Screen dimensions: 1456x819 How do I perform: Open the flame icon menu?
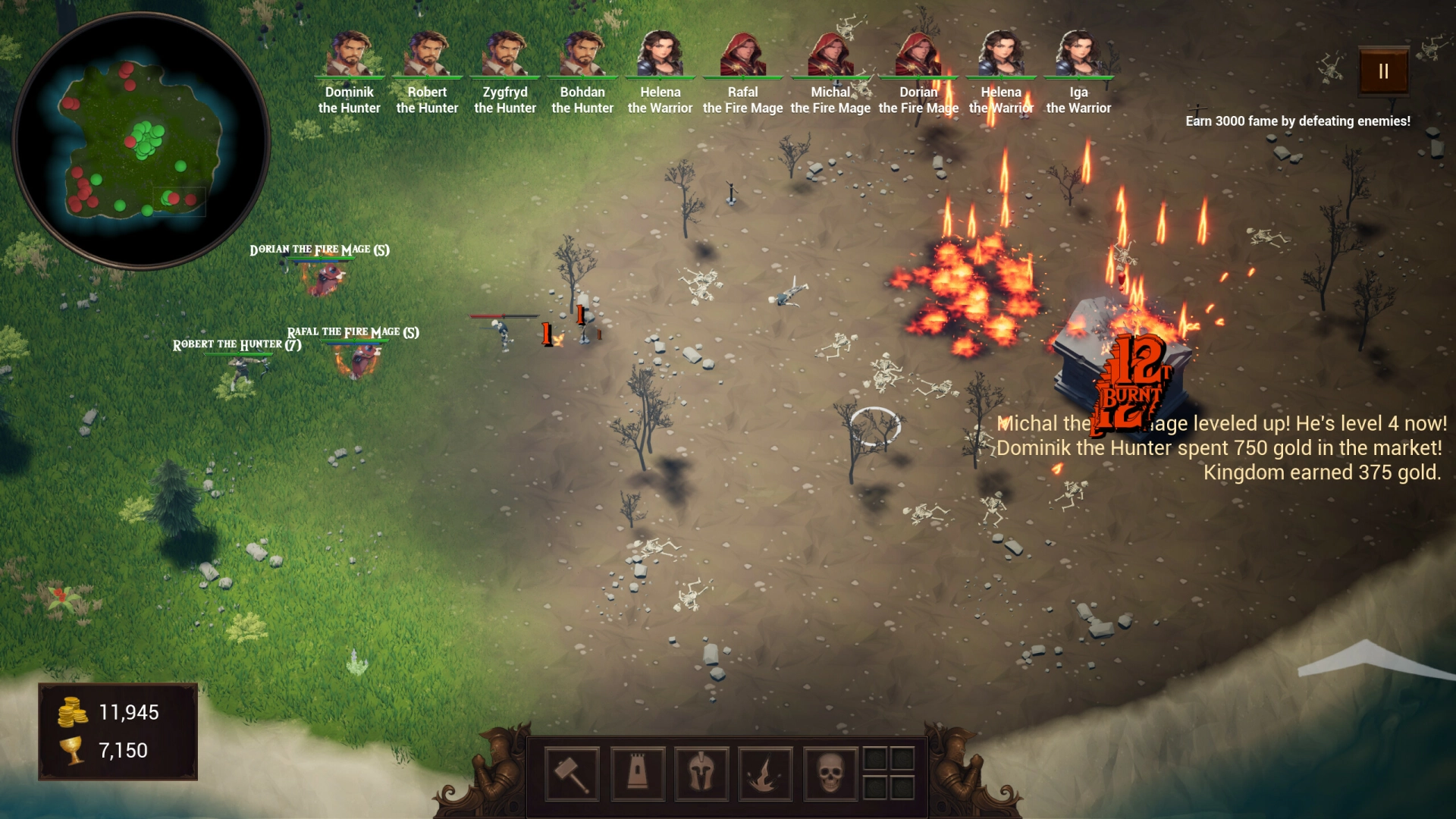tap(765, 773)
